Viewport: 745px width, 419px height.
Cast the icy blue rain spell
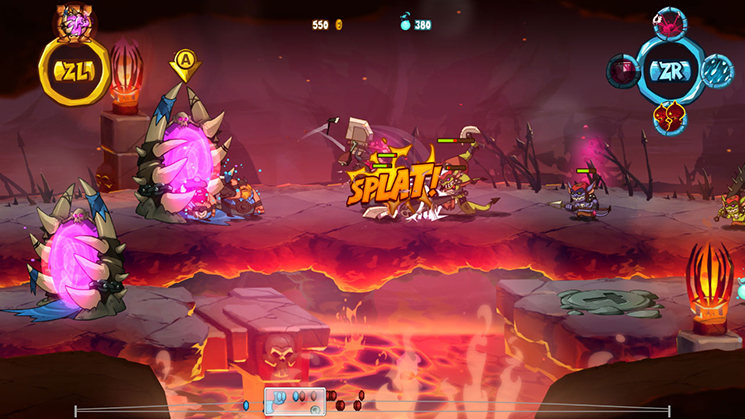pos(717,70)
